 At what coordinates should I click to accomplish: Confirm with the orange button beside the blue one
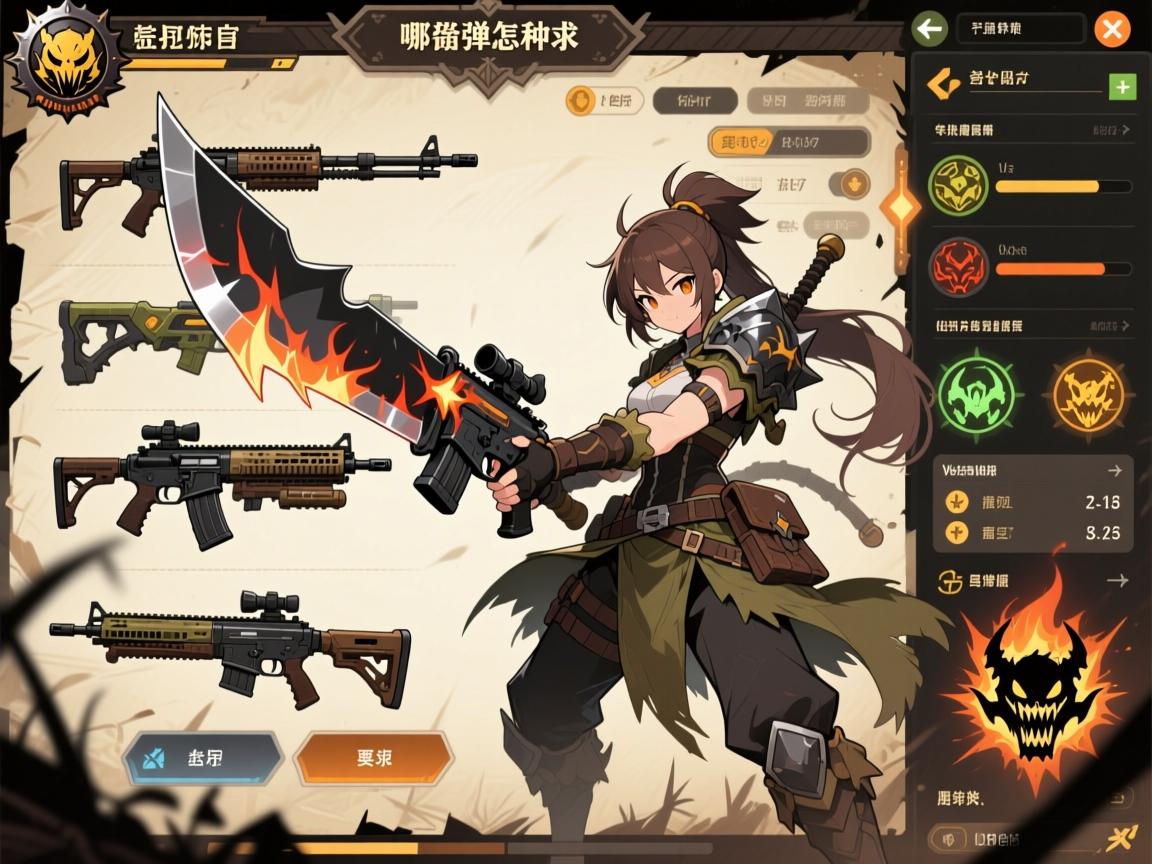[x=373, y=757]
